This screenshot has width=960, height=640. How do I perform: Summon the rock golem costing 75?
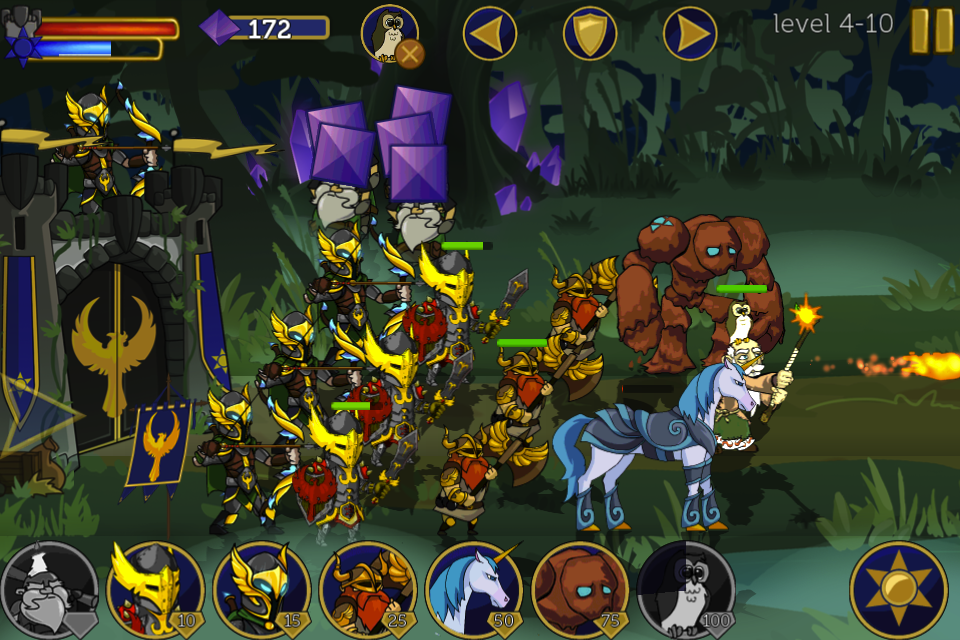point(580,590)
